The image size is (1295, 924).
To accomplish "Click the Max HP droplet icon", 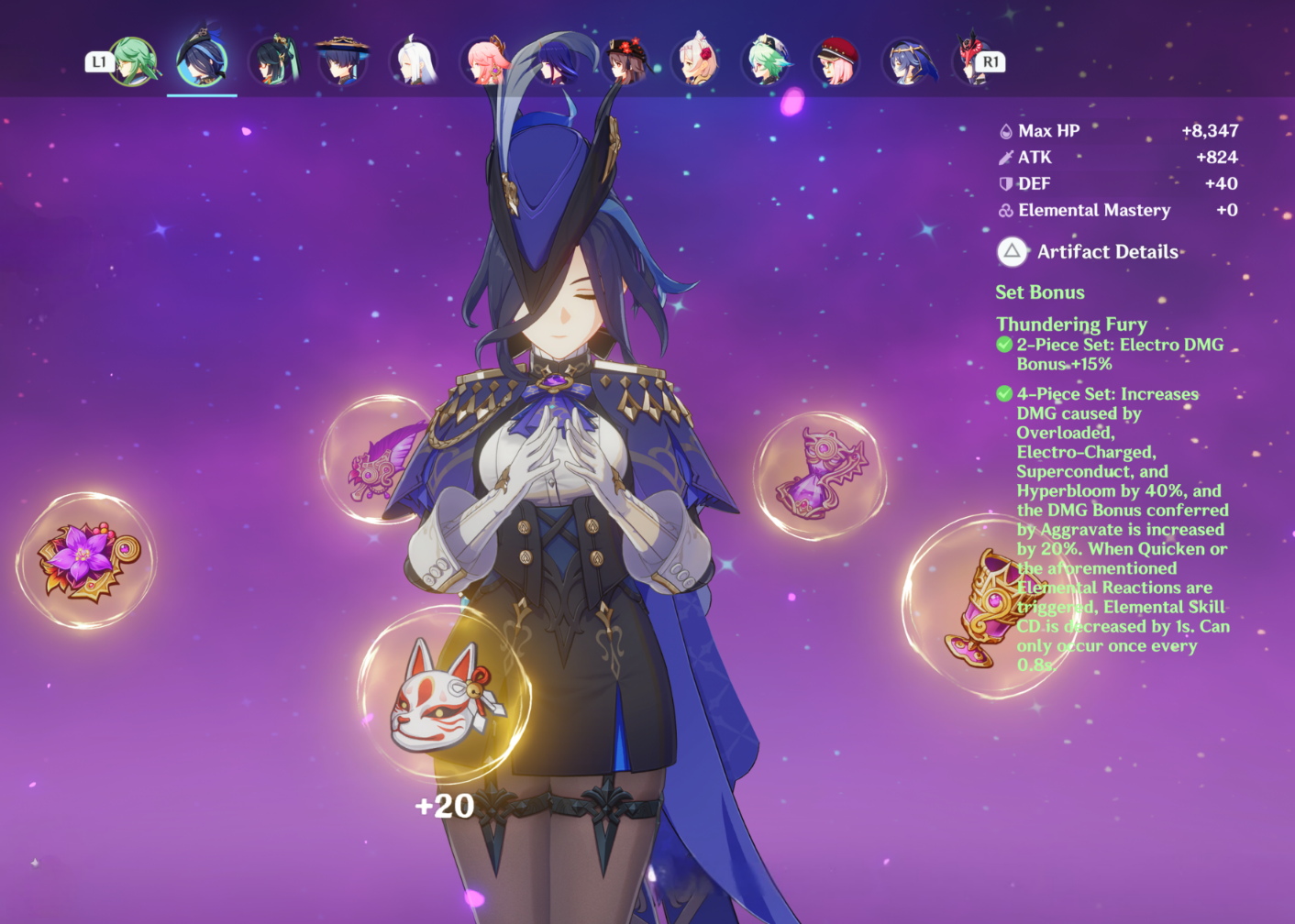I will [x=1005, y=129].
